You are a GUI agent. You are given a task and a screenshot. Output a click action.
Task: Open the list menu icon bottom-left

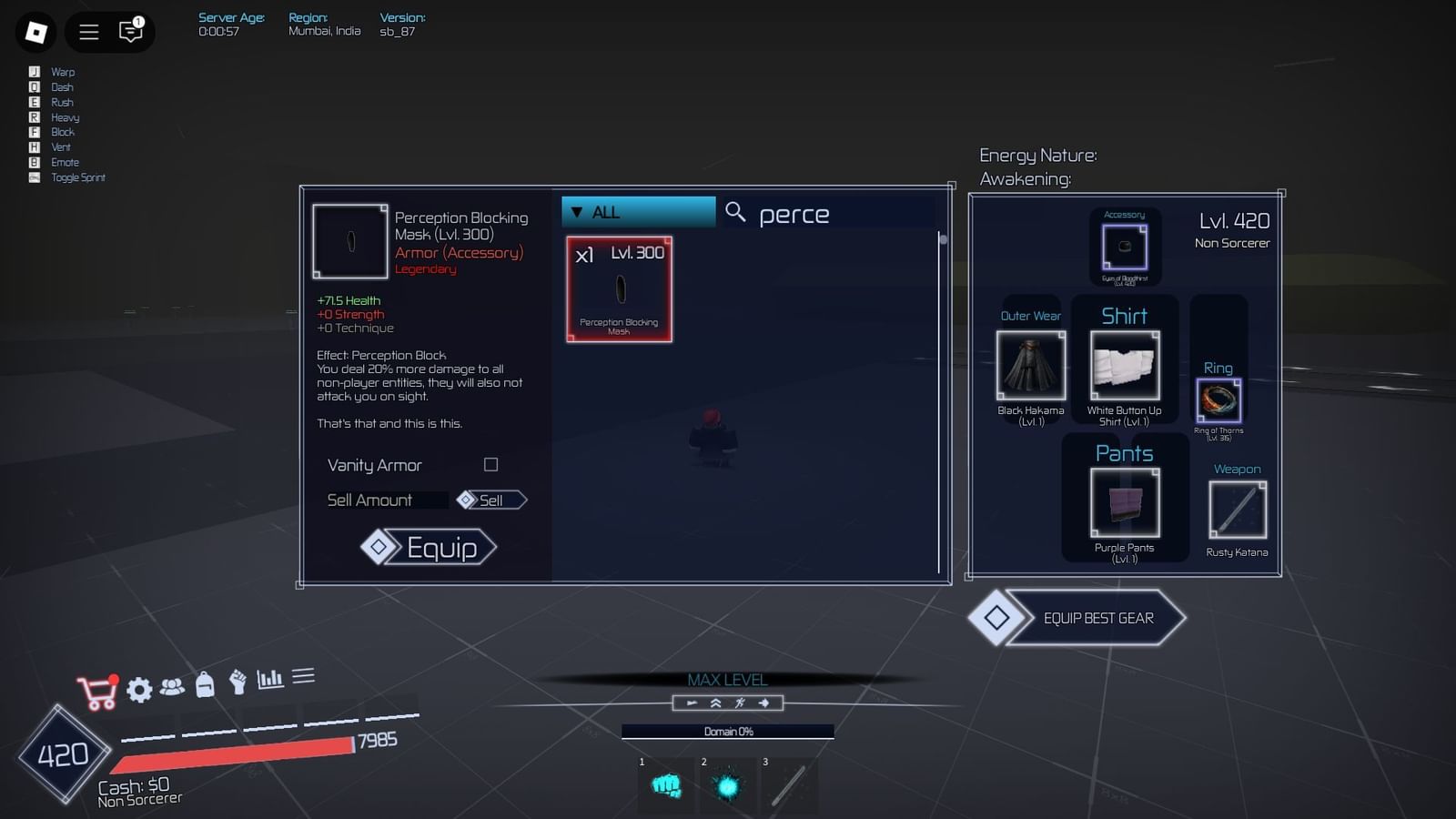click(x=304, y=675)
